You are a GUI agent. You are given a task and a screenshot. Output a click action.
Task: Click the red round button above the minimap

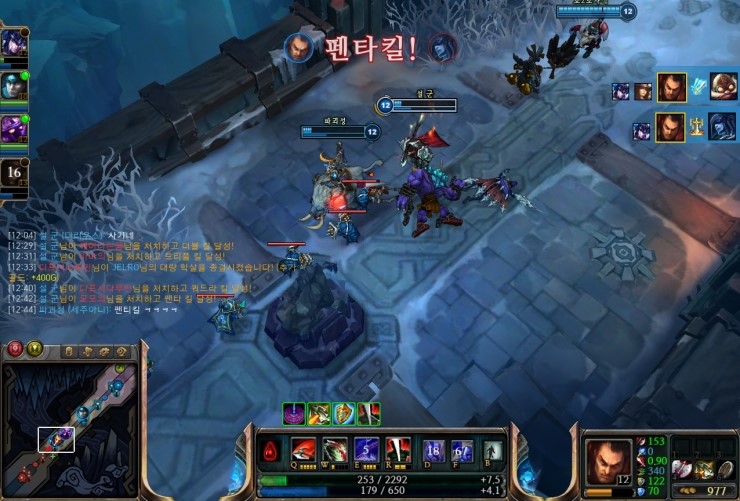click(16, 349)
